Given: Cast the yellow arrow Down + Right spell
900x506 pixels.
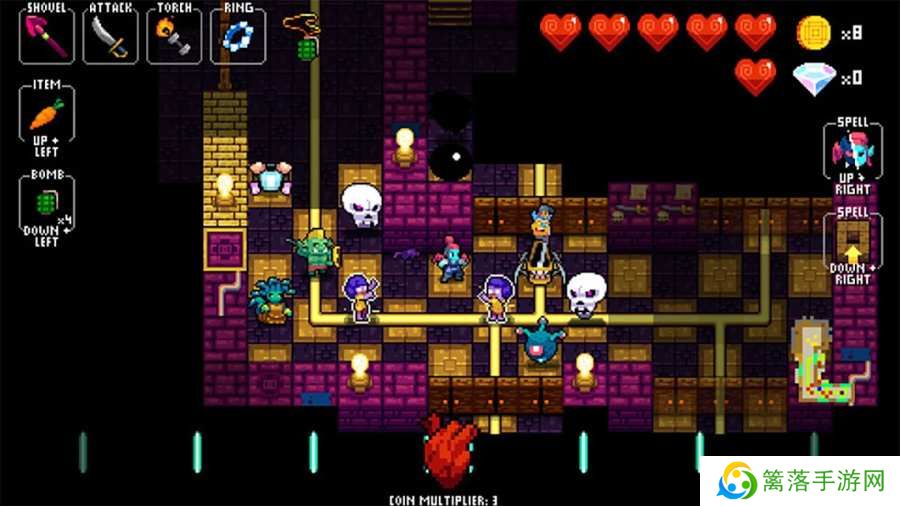Looking at the screenshot, I should (853, 241).
